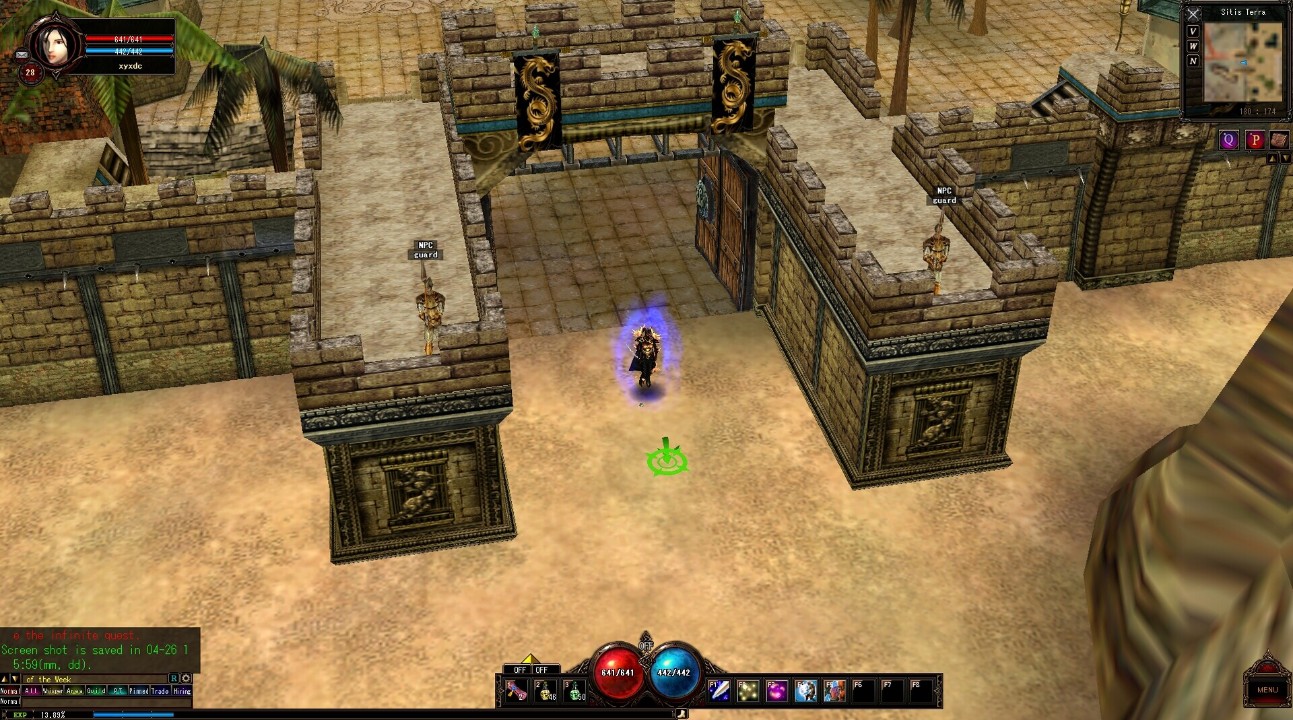
Task: Use the yellow potion in slot 2
Action: [546, 691]
